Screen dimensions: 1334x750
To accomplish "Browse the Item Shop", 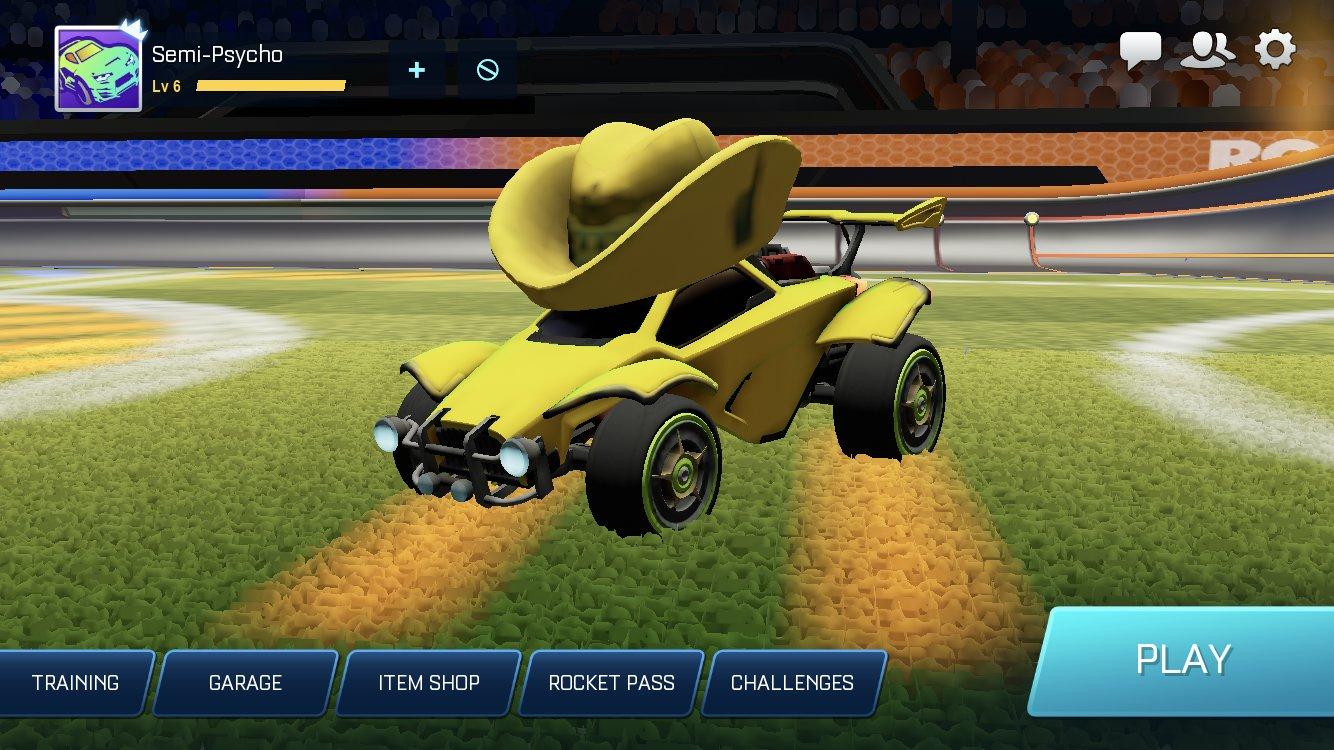I will 428,683.
